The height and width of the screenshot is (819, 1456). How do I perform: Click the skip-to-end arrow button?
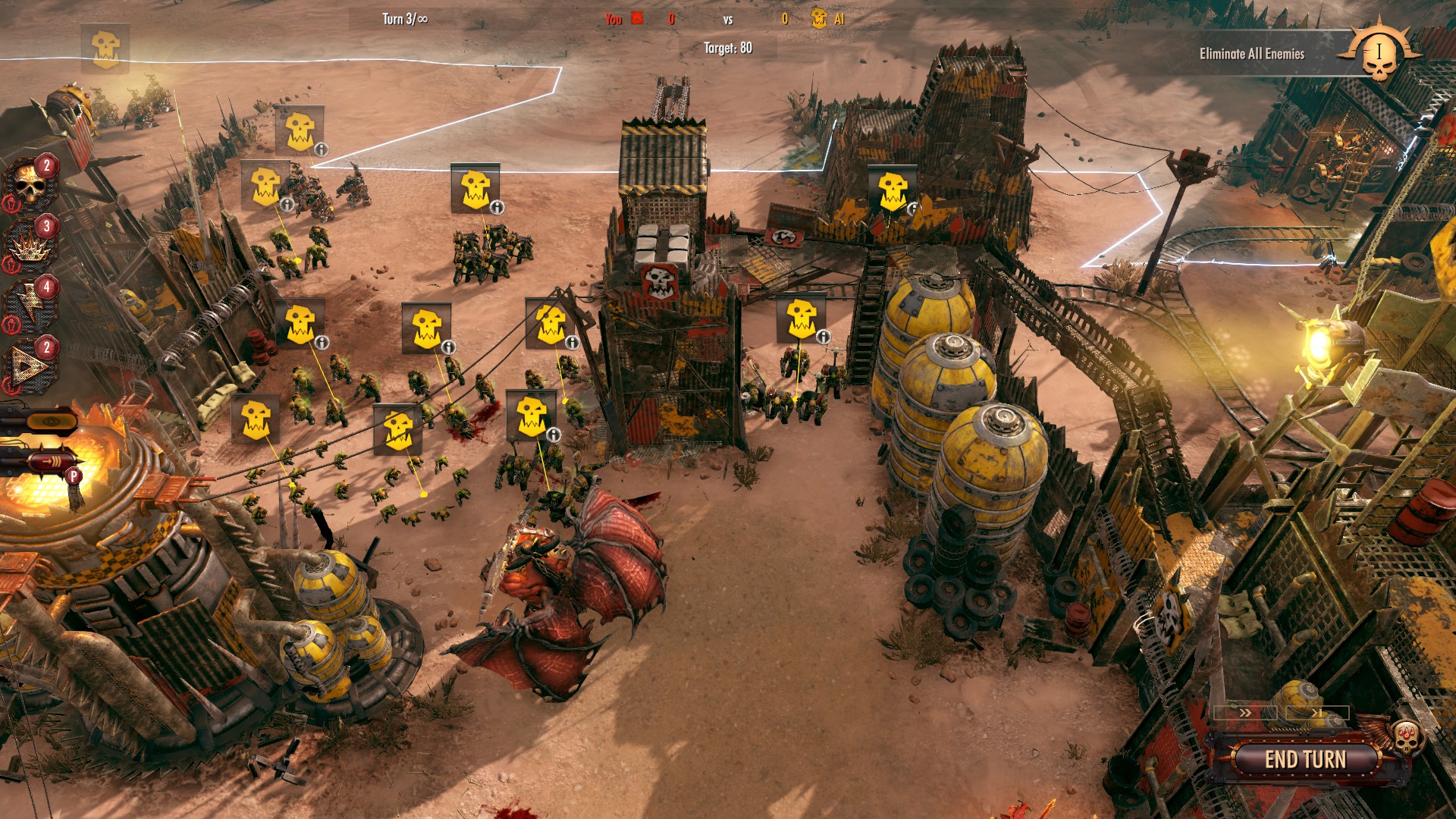click(x=1316, y=713)
